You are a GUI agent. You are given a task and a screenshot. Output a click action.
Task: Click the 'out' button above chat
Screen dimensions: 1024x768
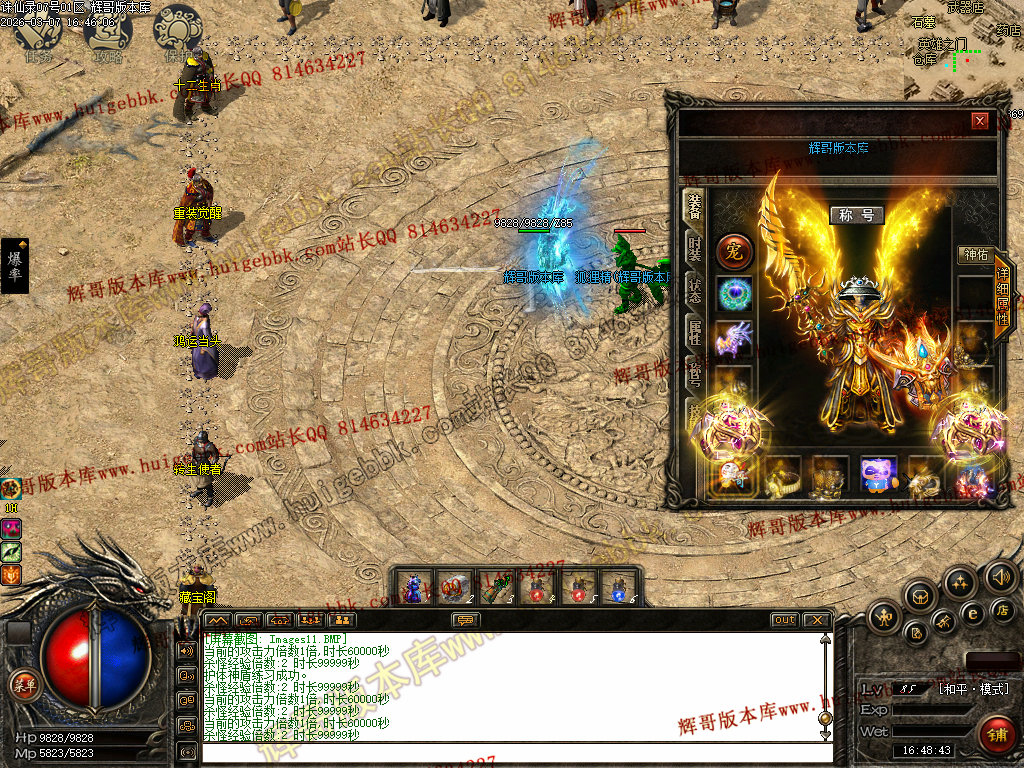point(785,620)
